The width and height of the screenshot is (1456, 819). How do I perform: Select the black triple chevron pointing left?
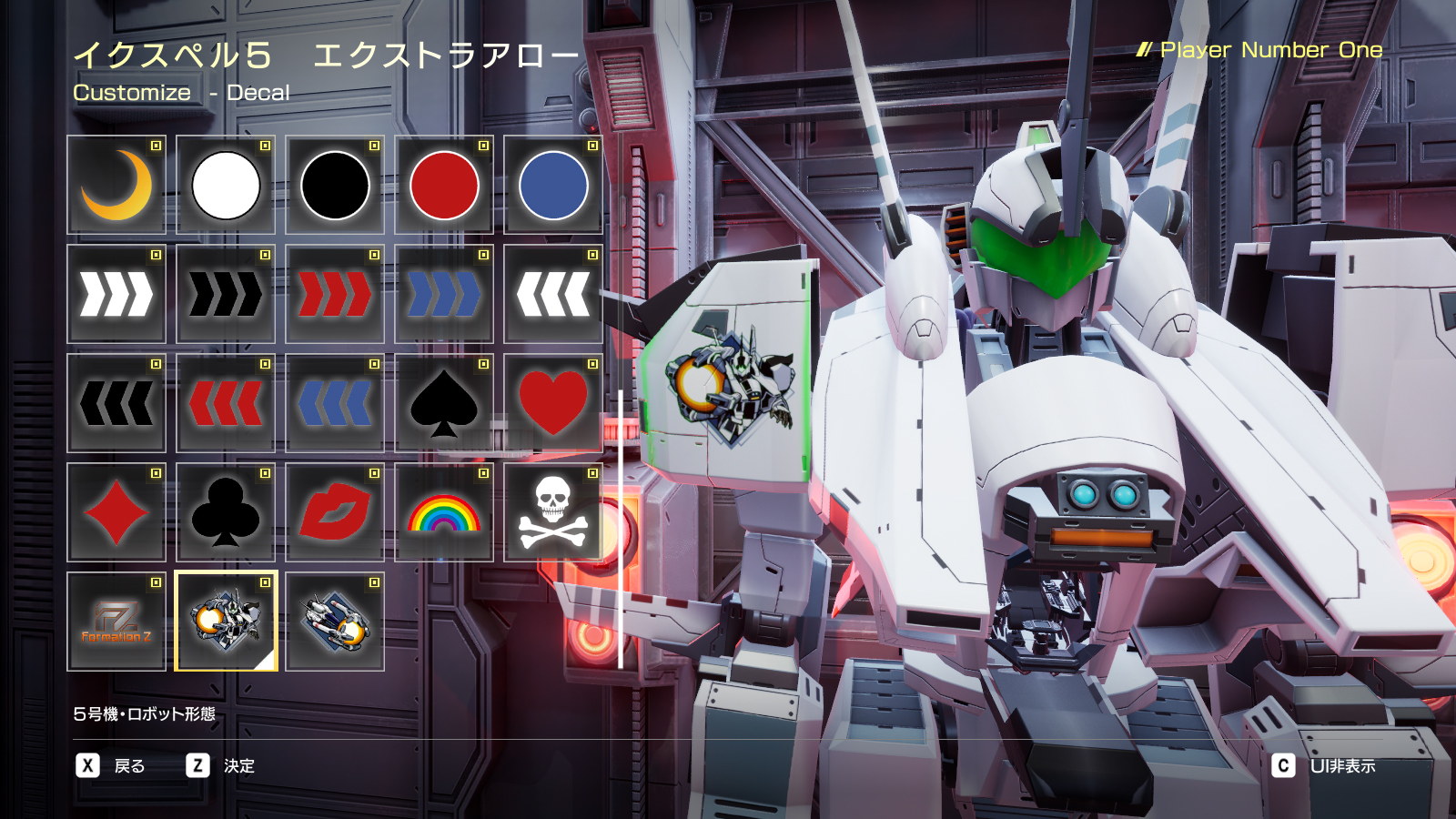[116, 403]
